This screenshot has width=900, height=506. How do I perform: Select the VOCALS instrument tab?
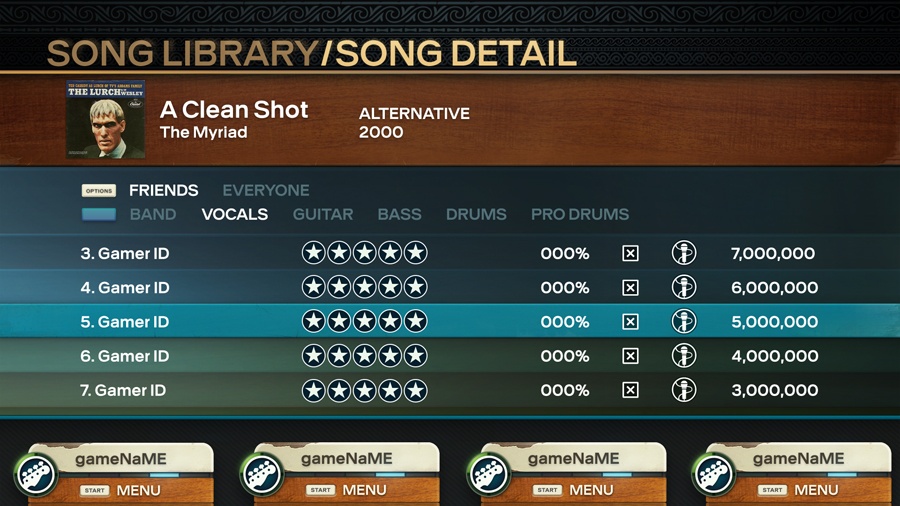point(235,214)
